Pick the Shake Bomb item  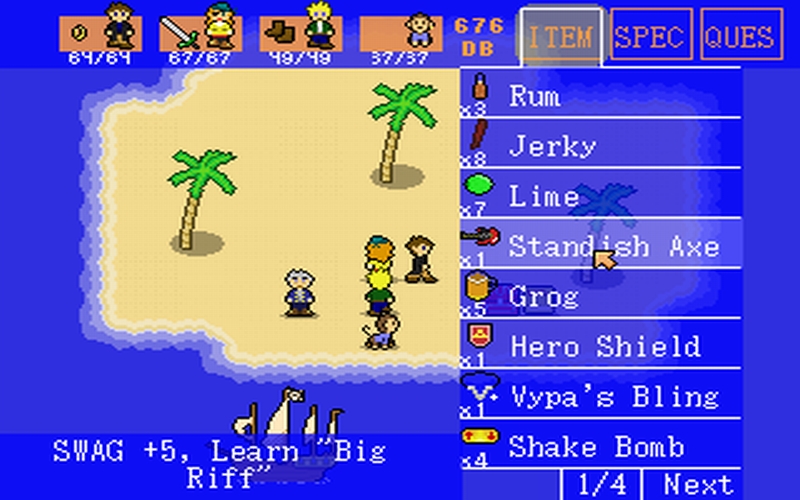coord(601,445)
